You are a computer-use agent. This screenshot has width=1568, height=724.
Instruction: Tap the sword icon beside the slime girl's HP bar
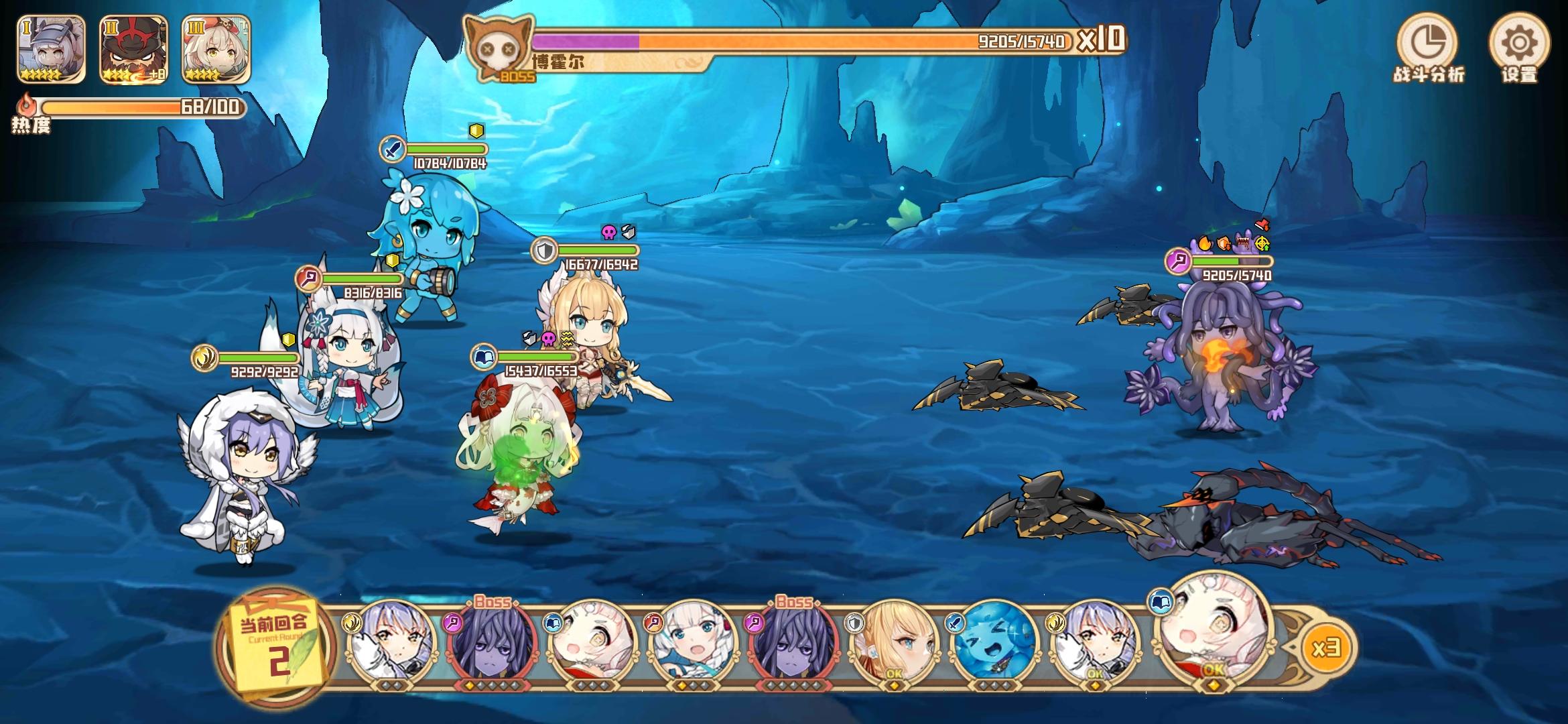pos(391,148)
